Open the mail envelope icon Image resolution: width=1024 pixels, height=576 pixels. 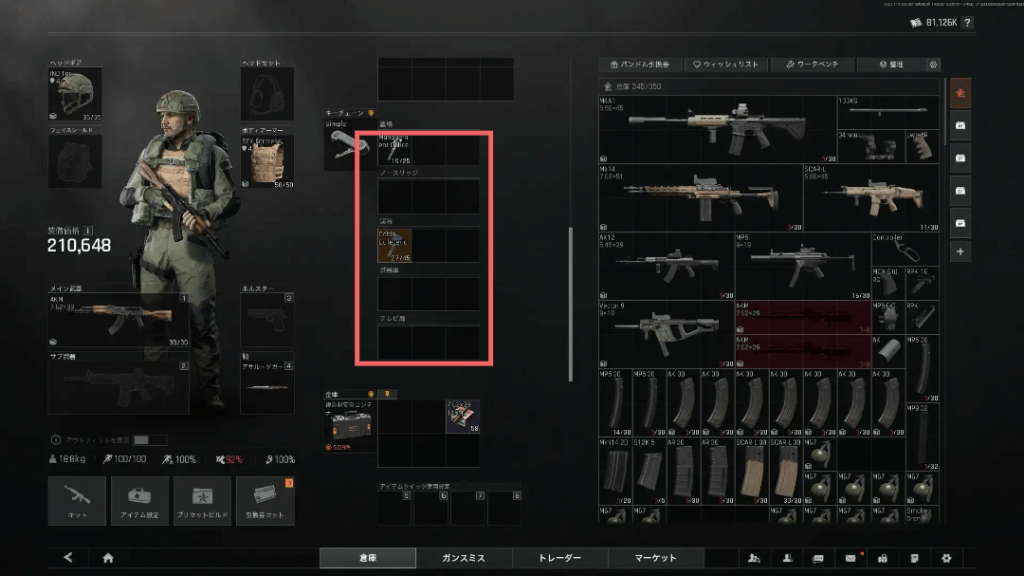click(x=851, y=558)
